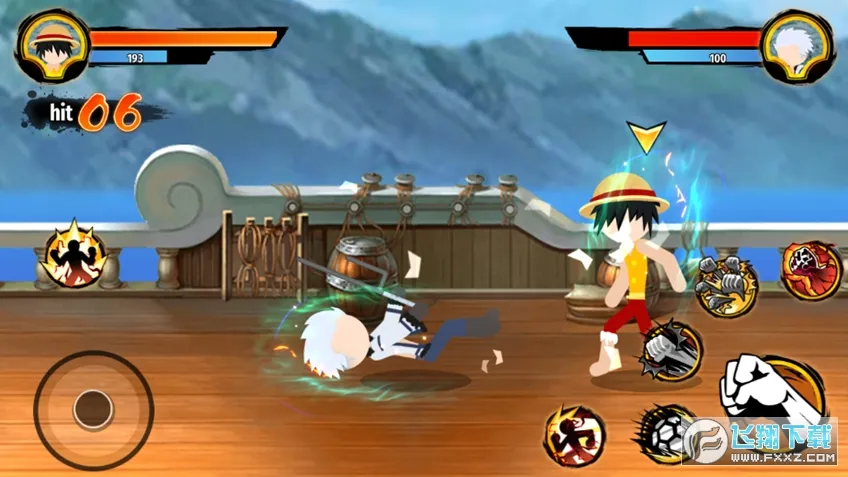This screenshot has height=477, width=848.
Task: Select the straw hat player portrait
Action: (x=48, y=44)
